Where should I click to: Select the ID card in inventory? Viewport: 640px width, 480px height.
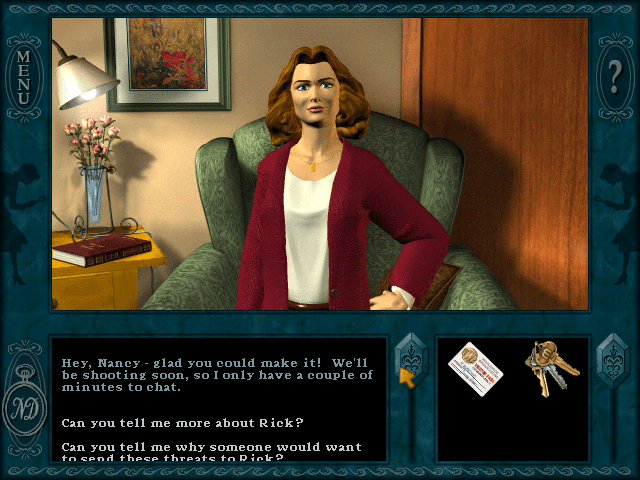pyautogui.click(x=475, y=369)
